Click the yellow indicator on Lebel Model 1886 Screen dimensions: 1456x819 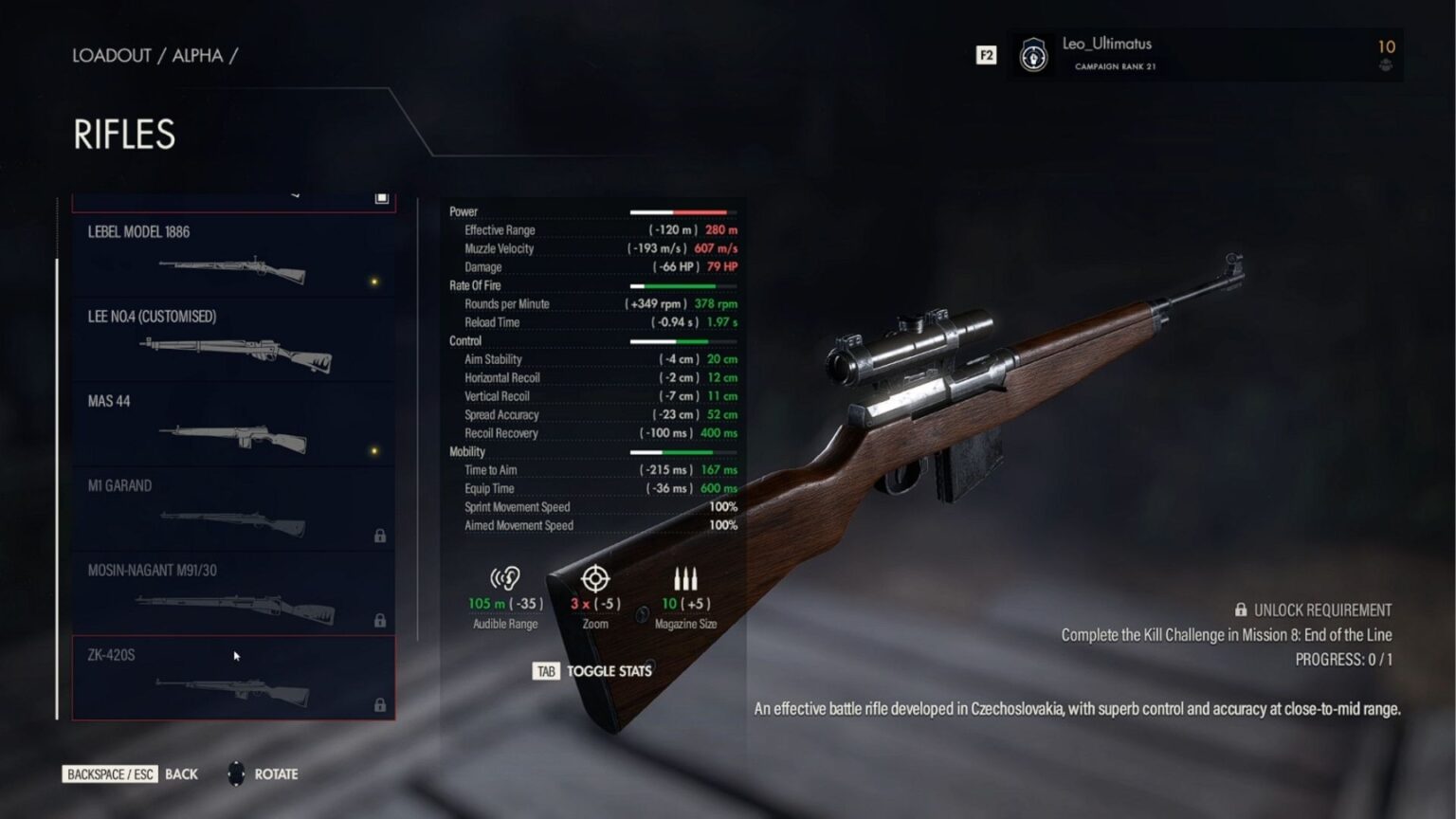coord(377,282)
